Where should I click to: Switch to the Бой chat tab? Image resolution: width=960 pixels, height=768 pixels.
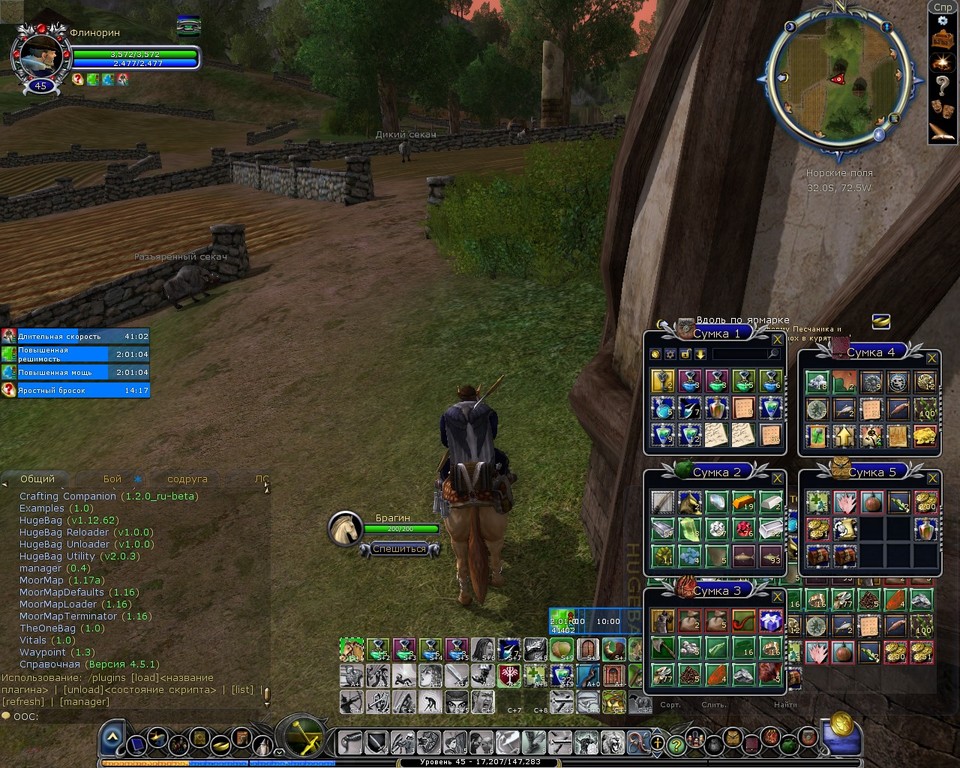pos(112,480)
